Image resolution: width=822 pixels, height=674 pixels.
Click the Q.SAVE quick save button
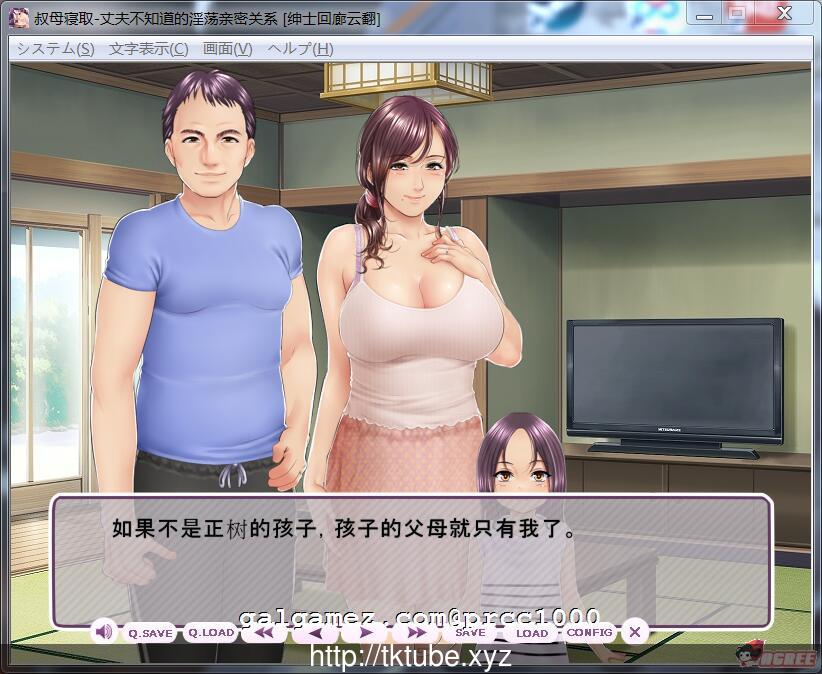pos(150,633)
